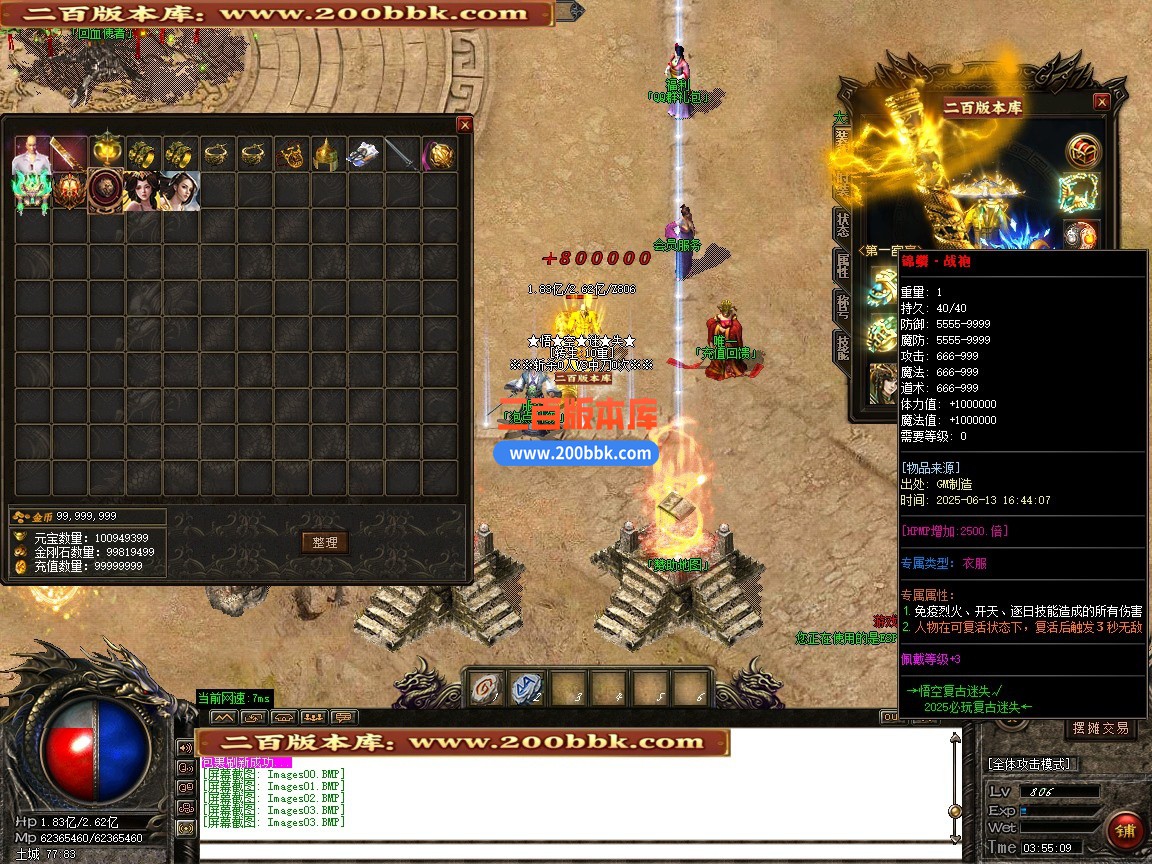
Task: Switch to the 技能 skills tab
Action: [x=842, y=346]
